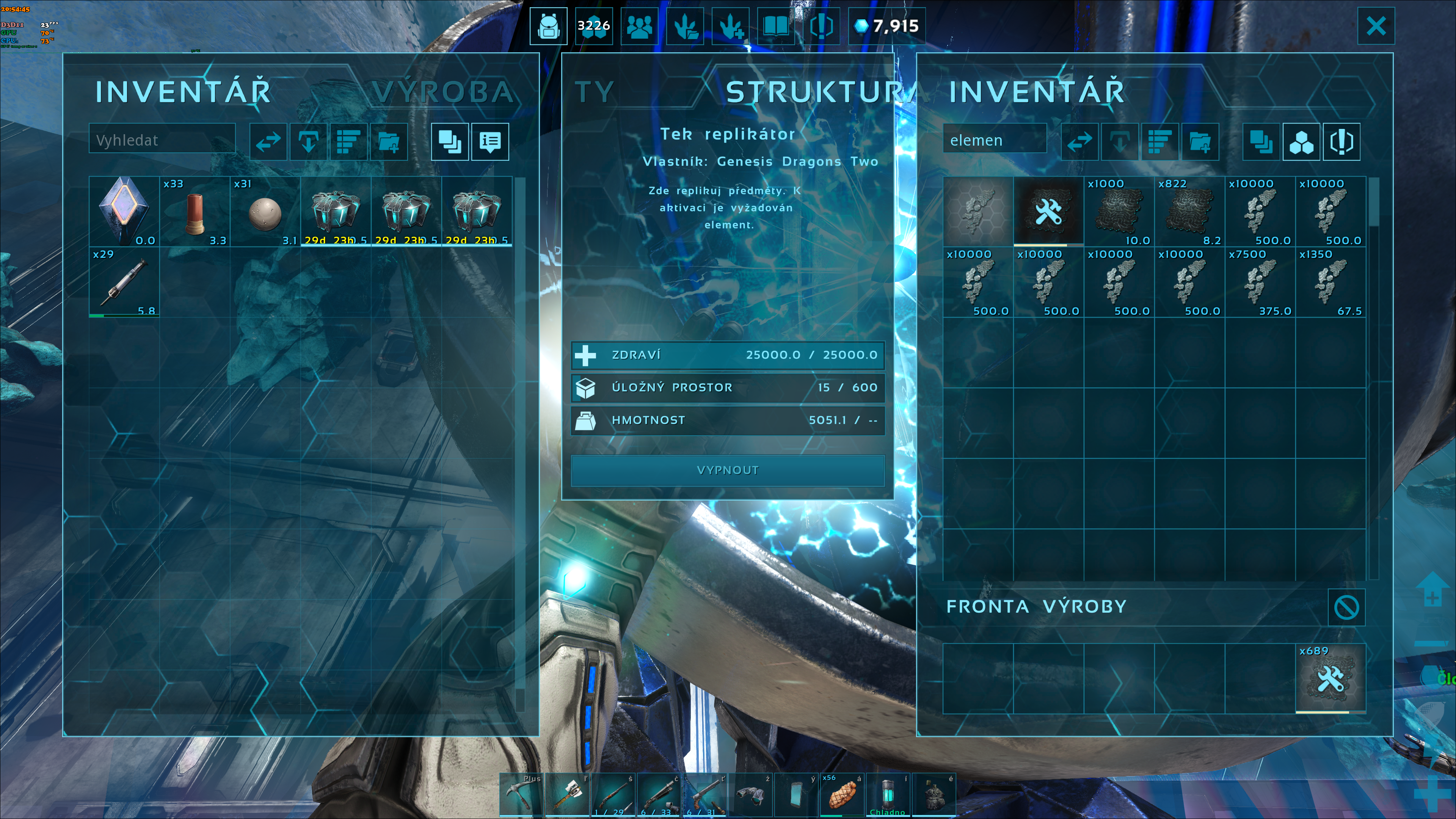Click the x689 item in production queue
The height and width of the screenshot is (819, 1456).
(x=1330, y=678)
